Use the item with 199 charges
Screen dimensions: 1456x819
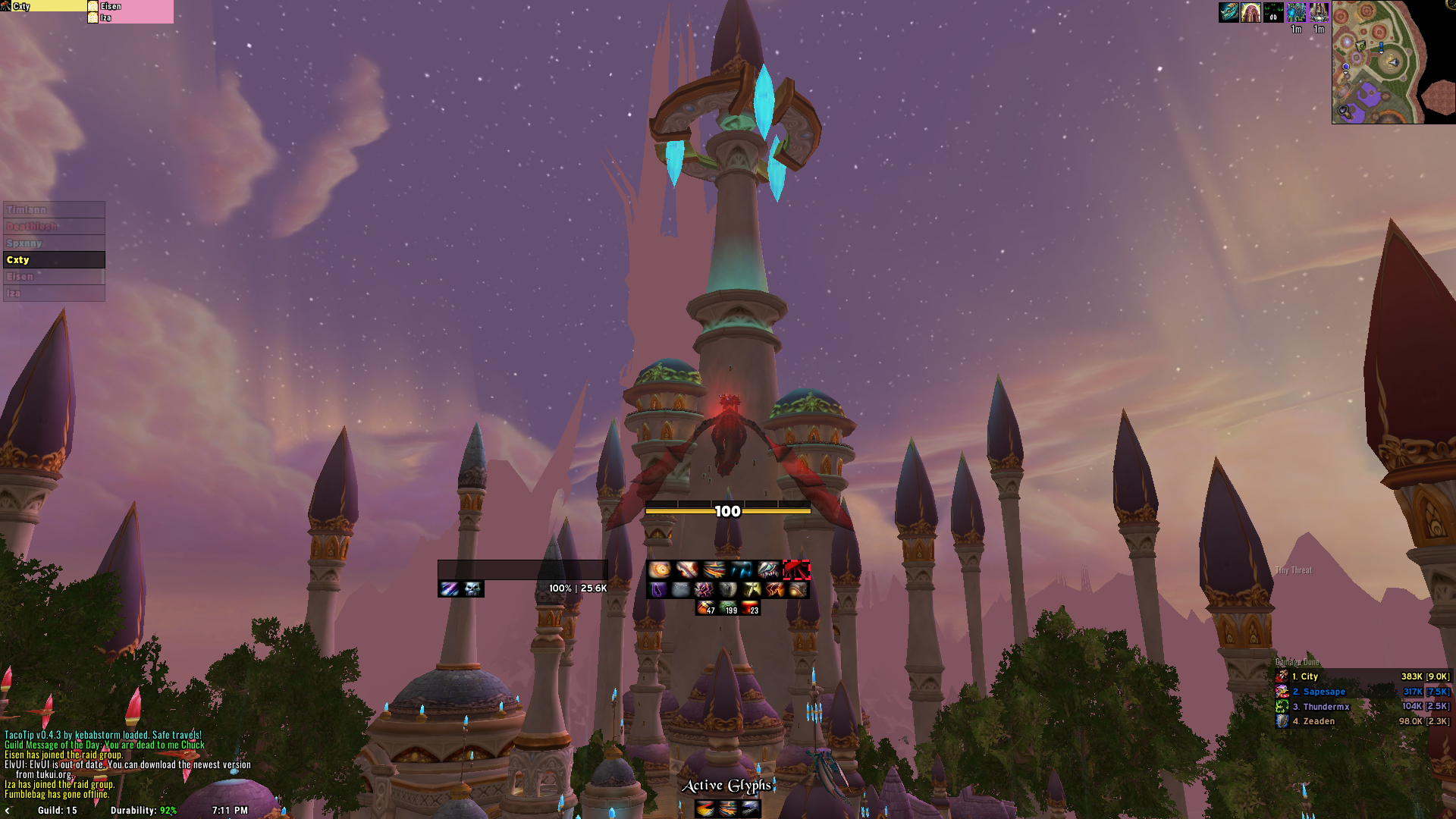click(x=728, y=608)
